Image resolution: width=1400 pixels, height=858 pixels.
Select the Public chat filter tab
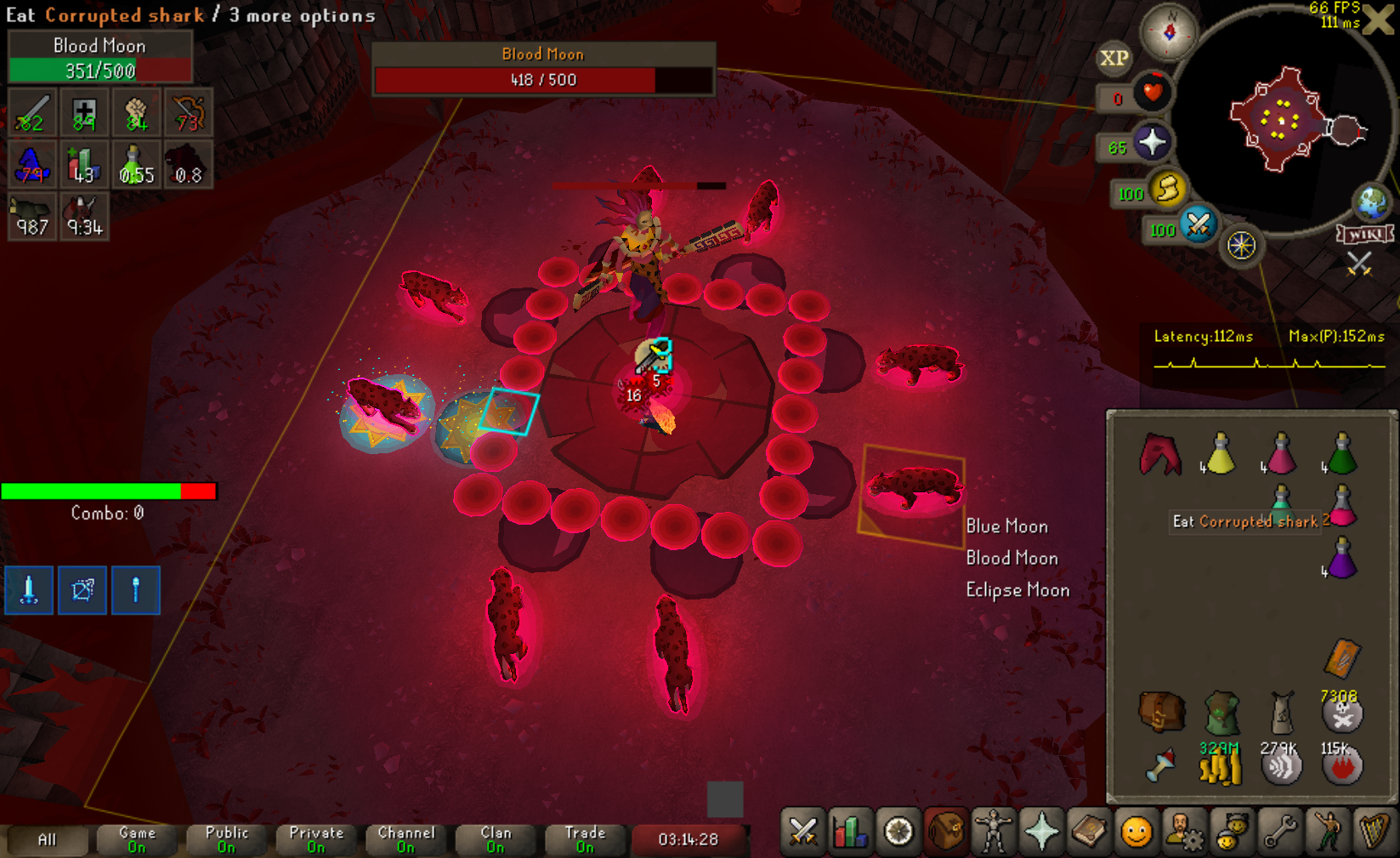(x=226, y=839)
